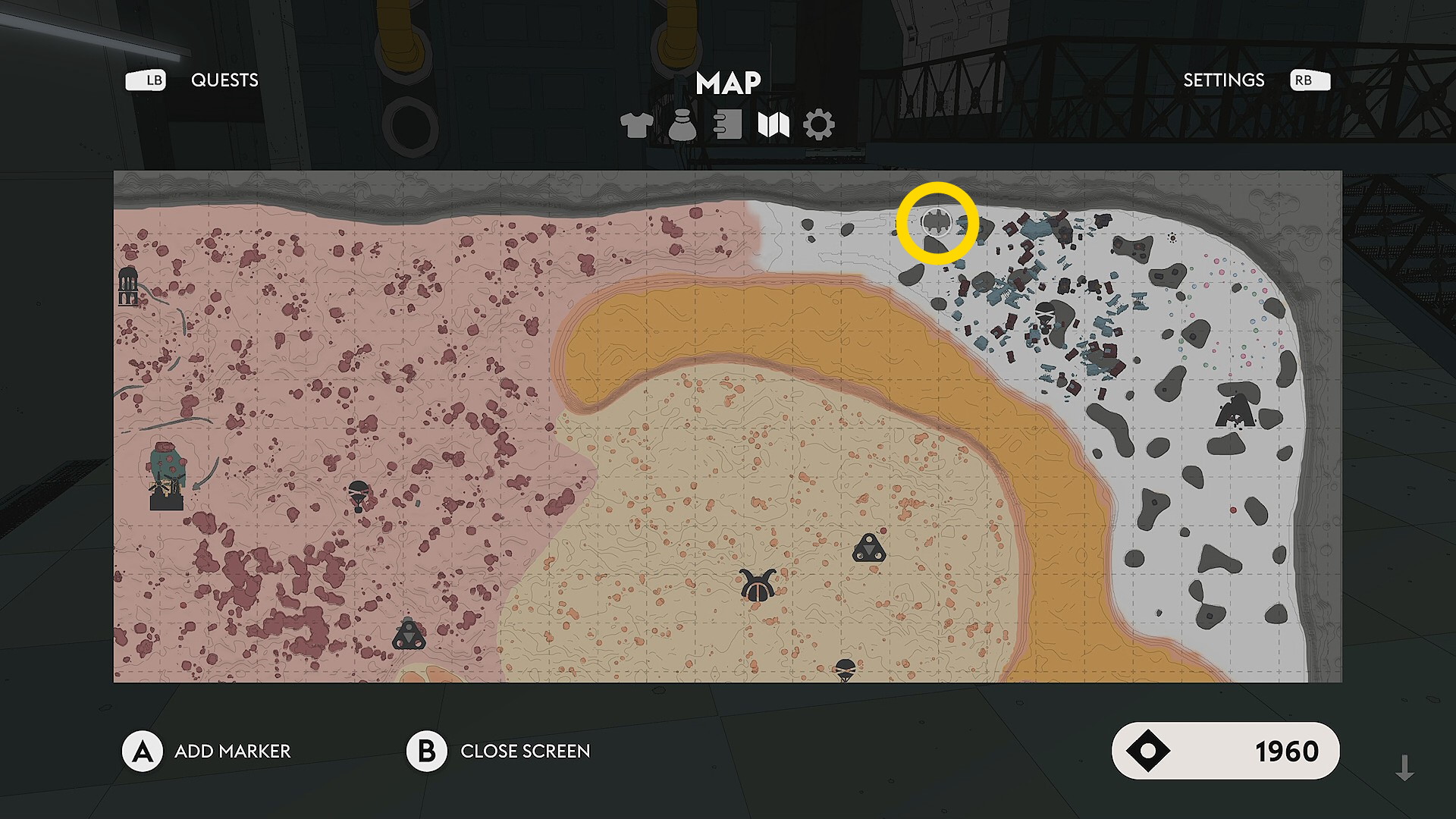Click the player marker inside yellow ring
Screen dimensions: 1456x819
tap(937, 222)
